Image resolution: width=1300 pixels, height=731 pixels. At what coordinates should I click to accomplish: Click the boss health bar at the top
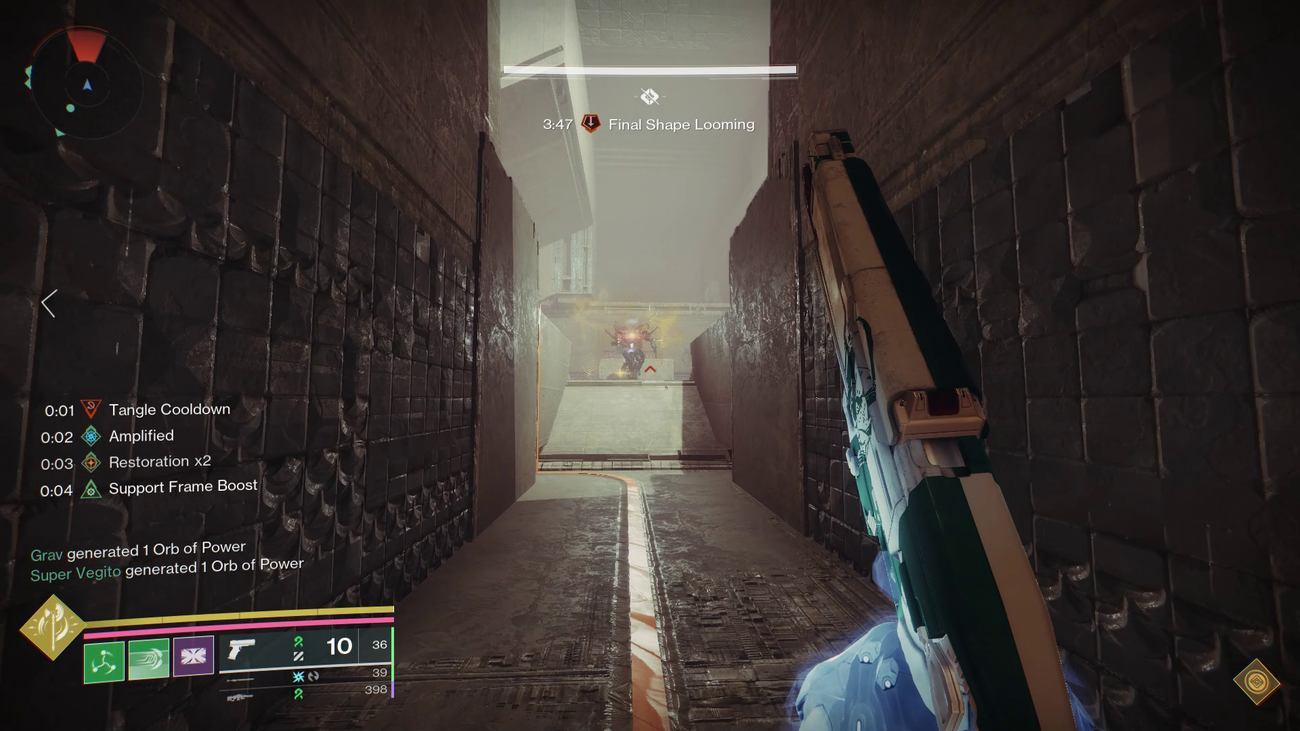650,69
